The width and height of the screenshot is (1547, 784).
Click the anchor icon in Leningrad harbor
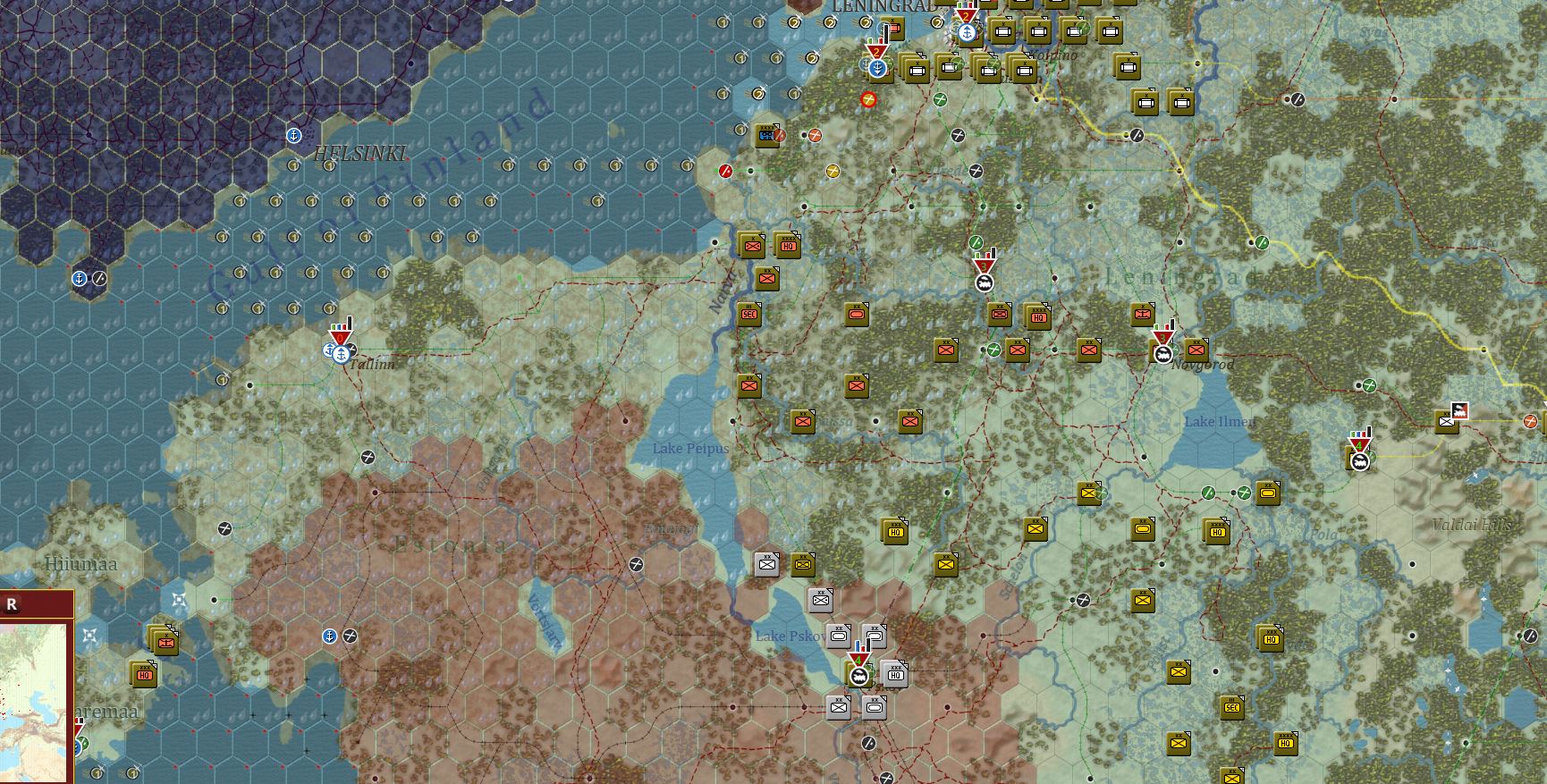tap(968, 32)
